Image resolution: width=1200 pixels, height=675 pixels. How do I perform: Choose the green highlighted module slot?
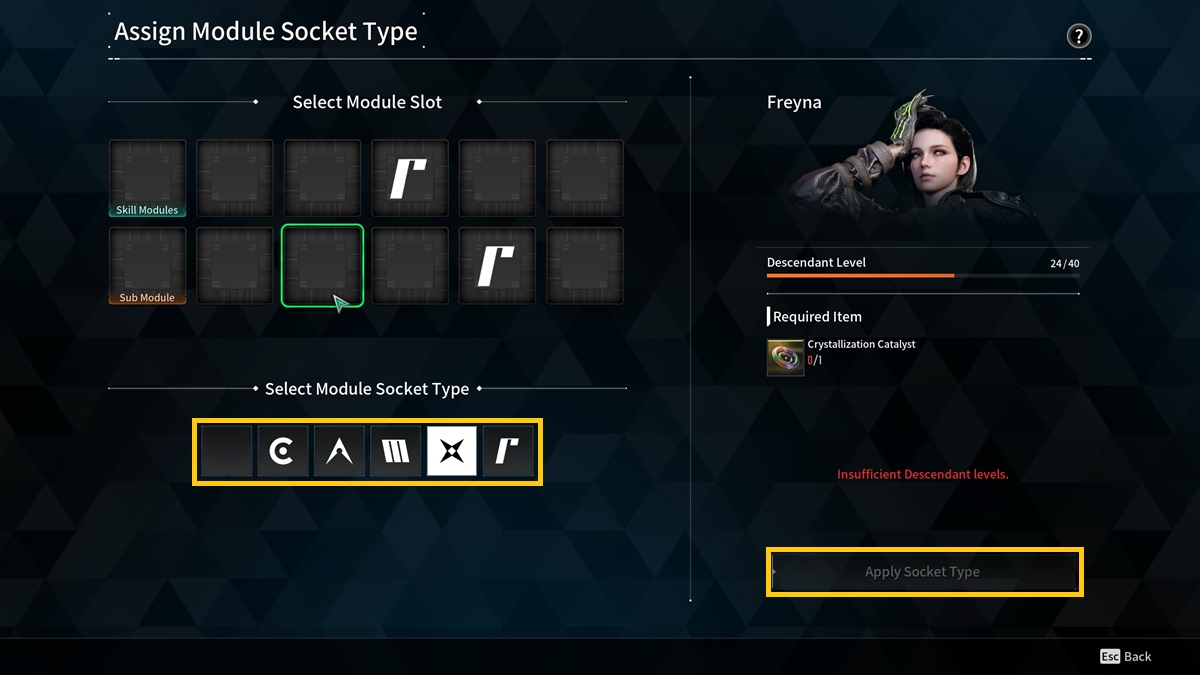[322, 265]
